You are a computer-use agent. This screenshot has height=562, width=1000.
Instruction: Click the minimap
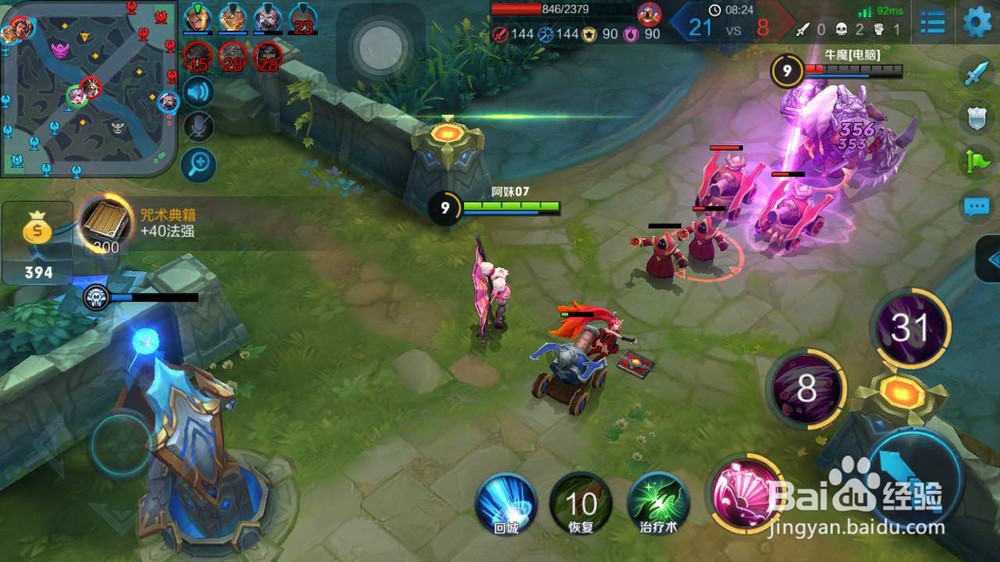point(88,88)
